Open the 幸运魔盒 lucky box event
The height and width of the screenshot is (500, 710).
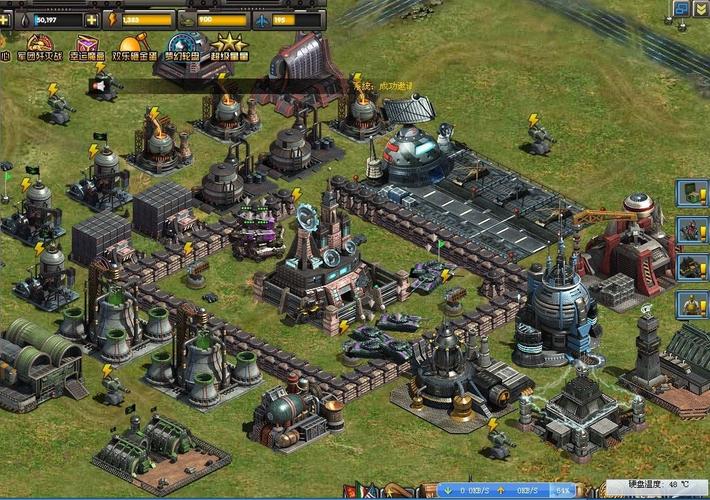[x=87, y=48]
